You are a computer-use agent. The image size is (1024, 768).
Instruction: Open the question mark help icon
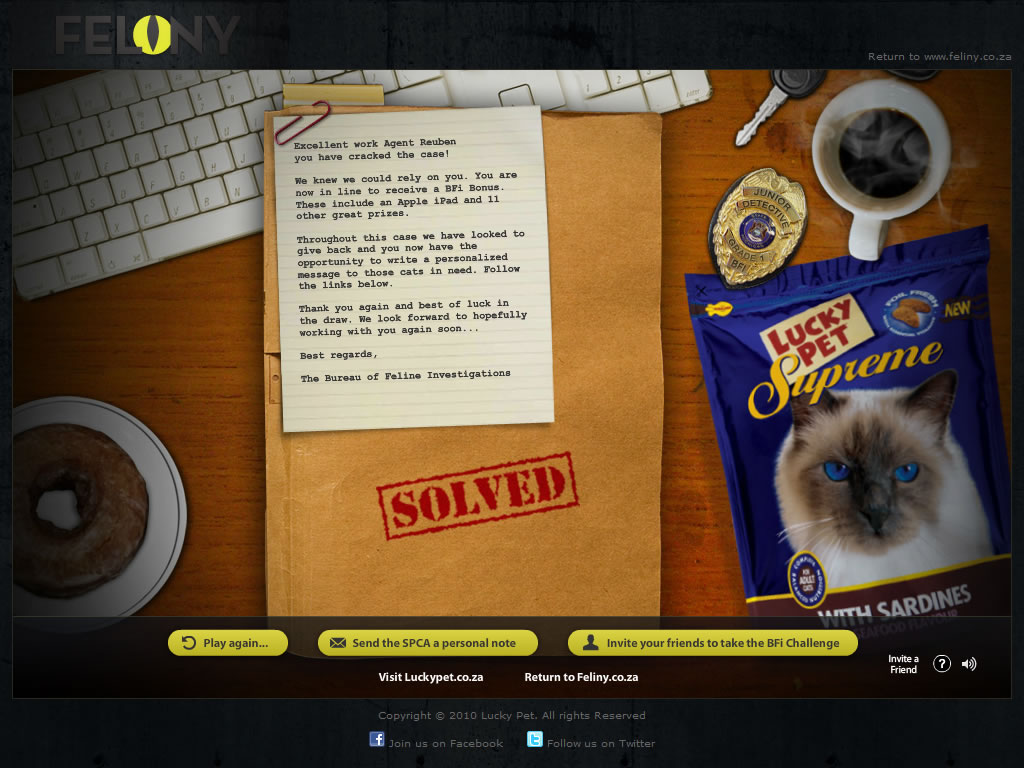click(x=941, y=664)
